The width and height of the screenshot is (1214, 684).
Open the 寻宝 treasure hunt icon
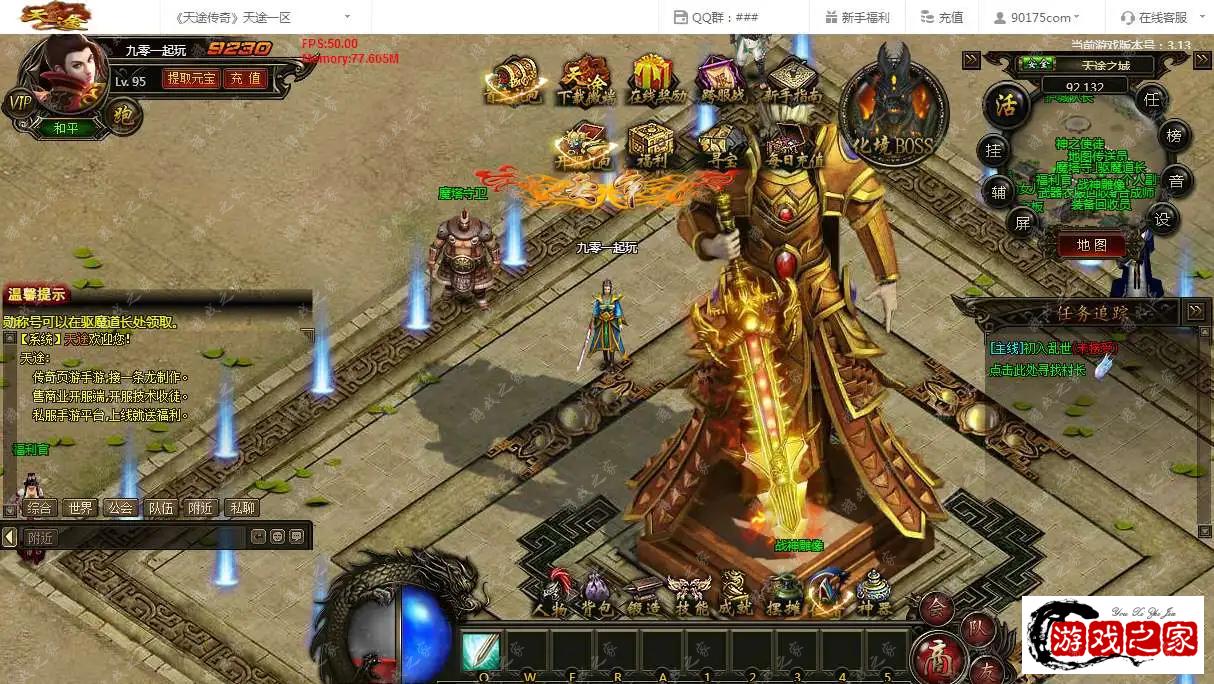(723, 146)
